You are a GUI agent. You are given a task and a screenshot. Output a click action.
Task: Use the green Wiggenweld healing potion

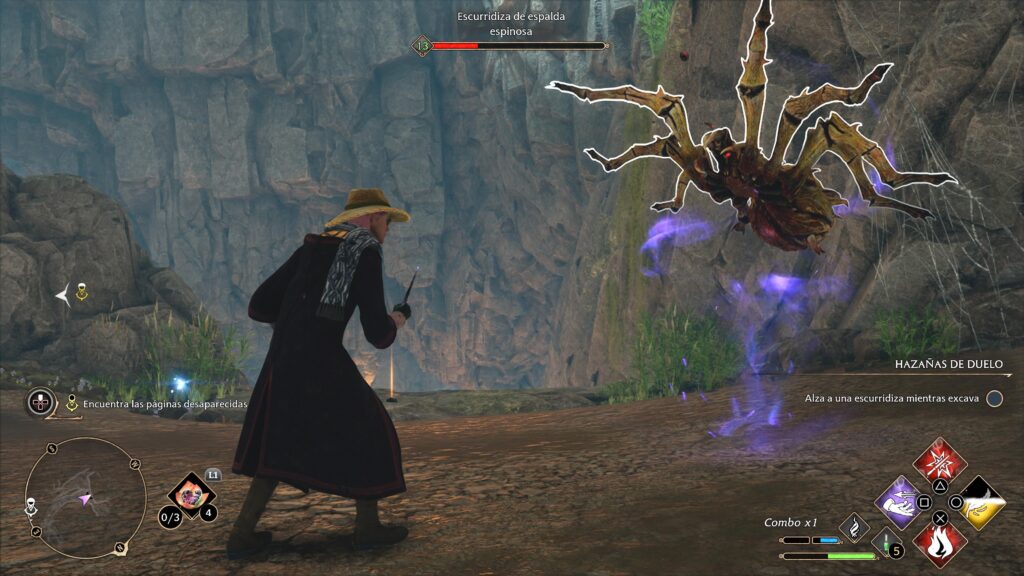884,543
